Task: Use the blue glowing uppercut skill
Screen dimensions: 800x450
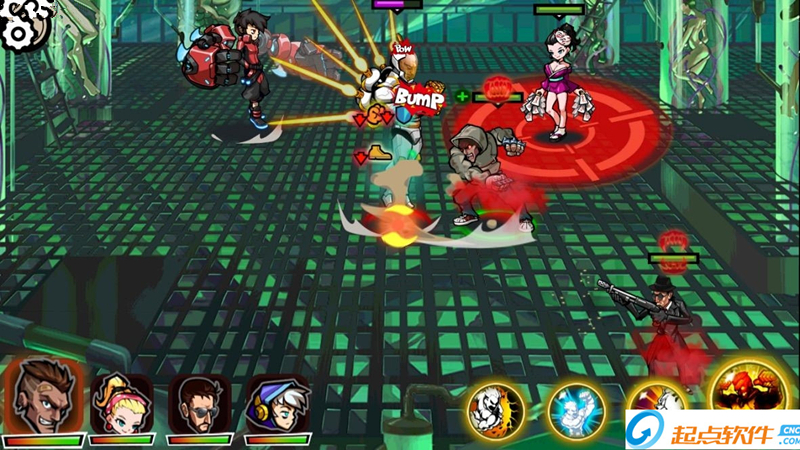Action: [x=575, y=410]
